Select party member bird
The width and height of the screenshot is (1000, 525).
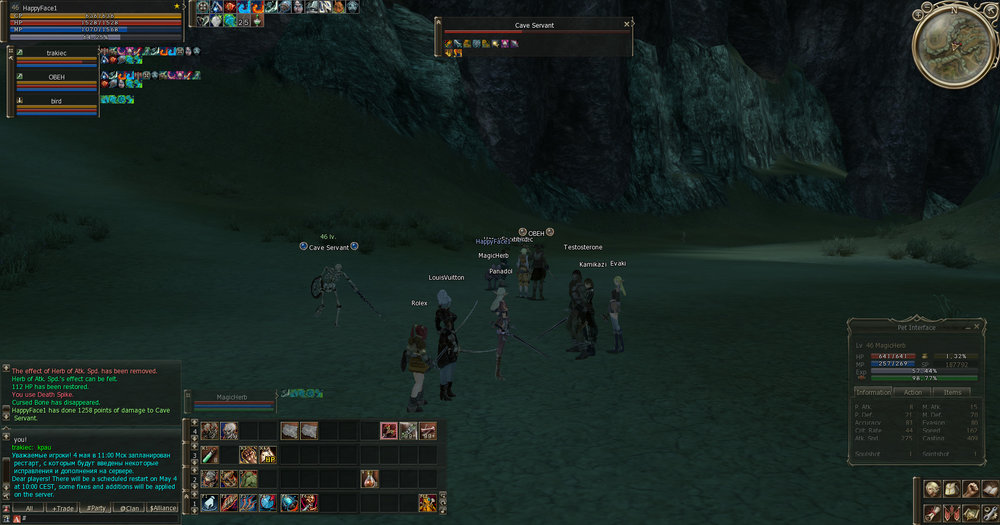[56, 101]
